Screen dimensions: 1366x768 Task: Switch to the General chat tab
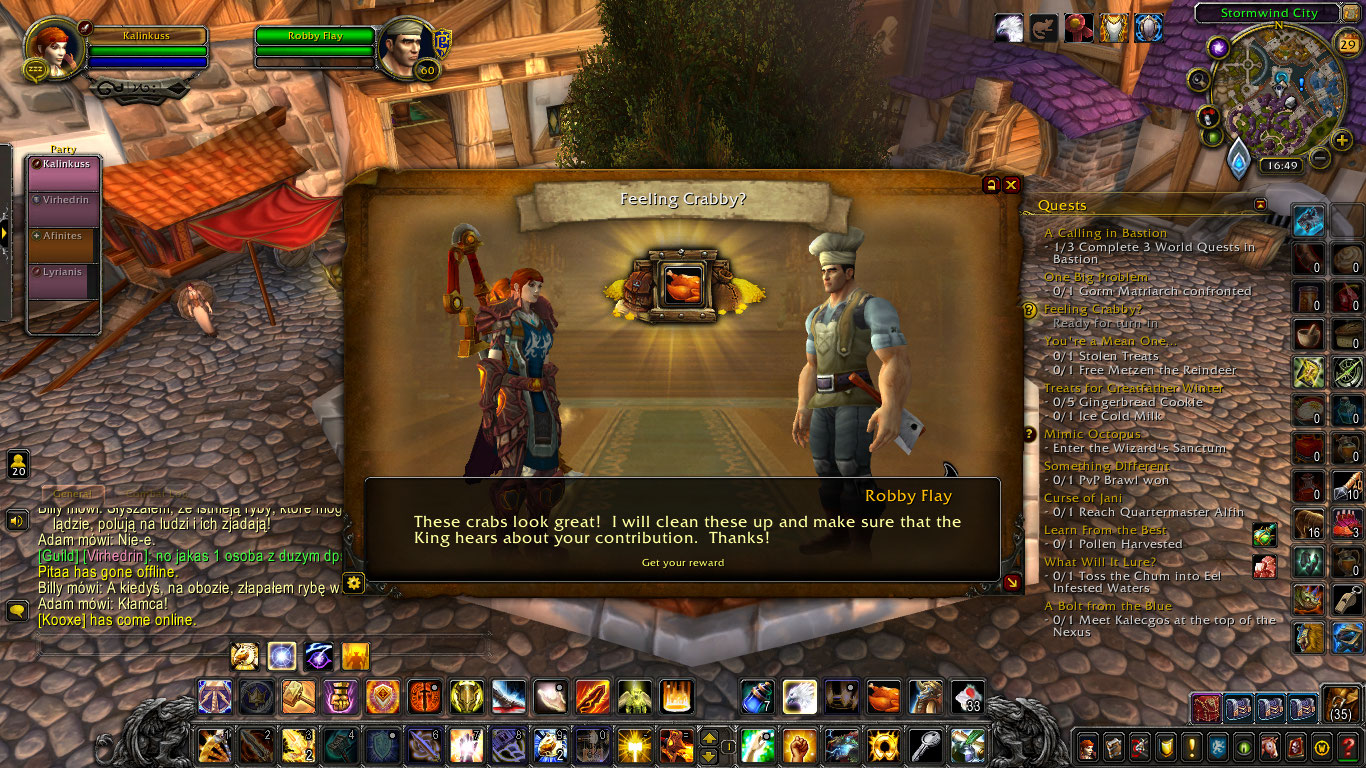[72, 493]
